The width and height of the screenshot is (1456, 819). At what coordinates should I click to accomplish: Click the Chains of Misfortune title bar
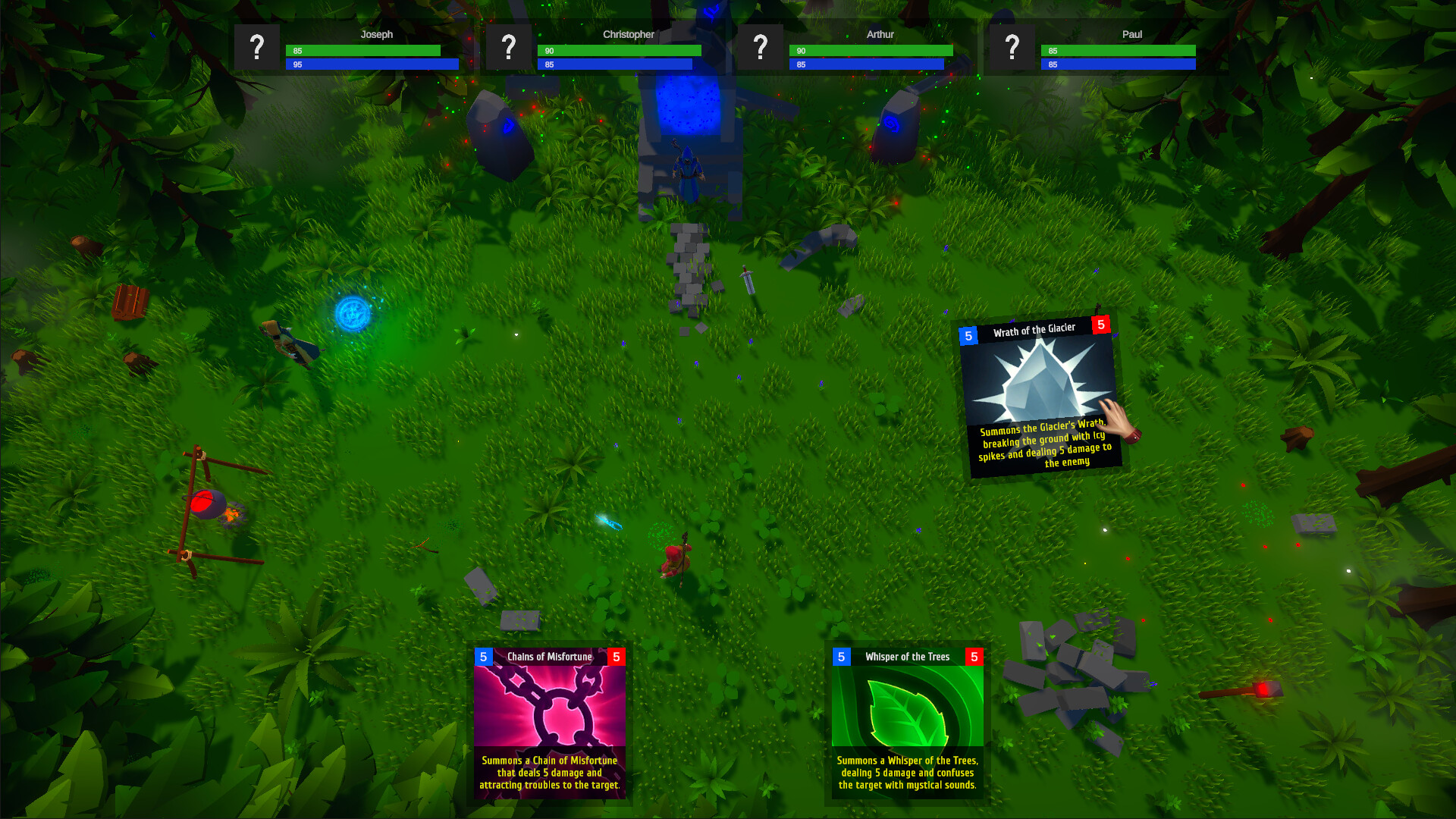(x=548, y=657)
